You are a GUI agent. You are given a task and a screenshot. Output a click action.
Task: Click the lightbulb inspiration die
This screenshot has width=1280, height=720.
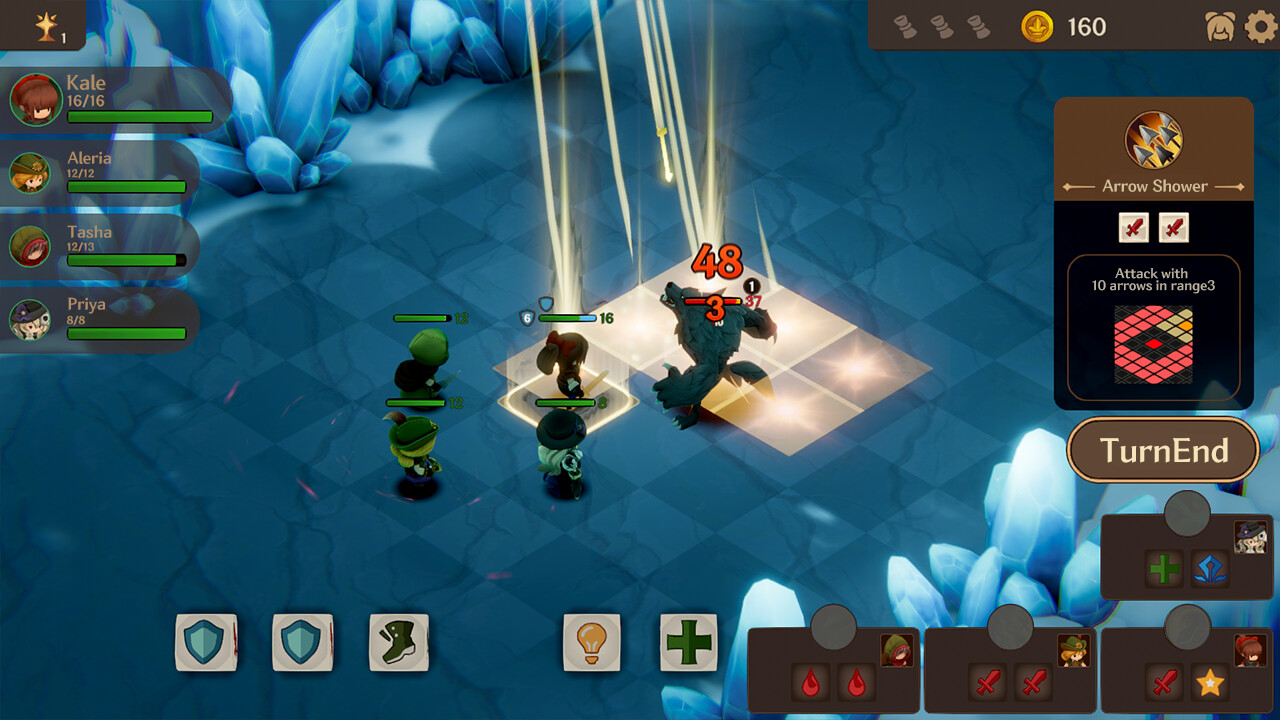click(592, 644)
